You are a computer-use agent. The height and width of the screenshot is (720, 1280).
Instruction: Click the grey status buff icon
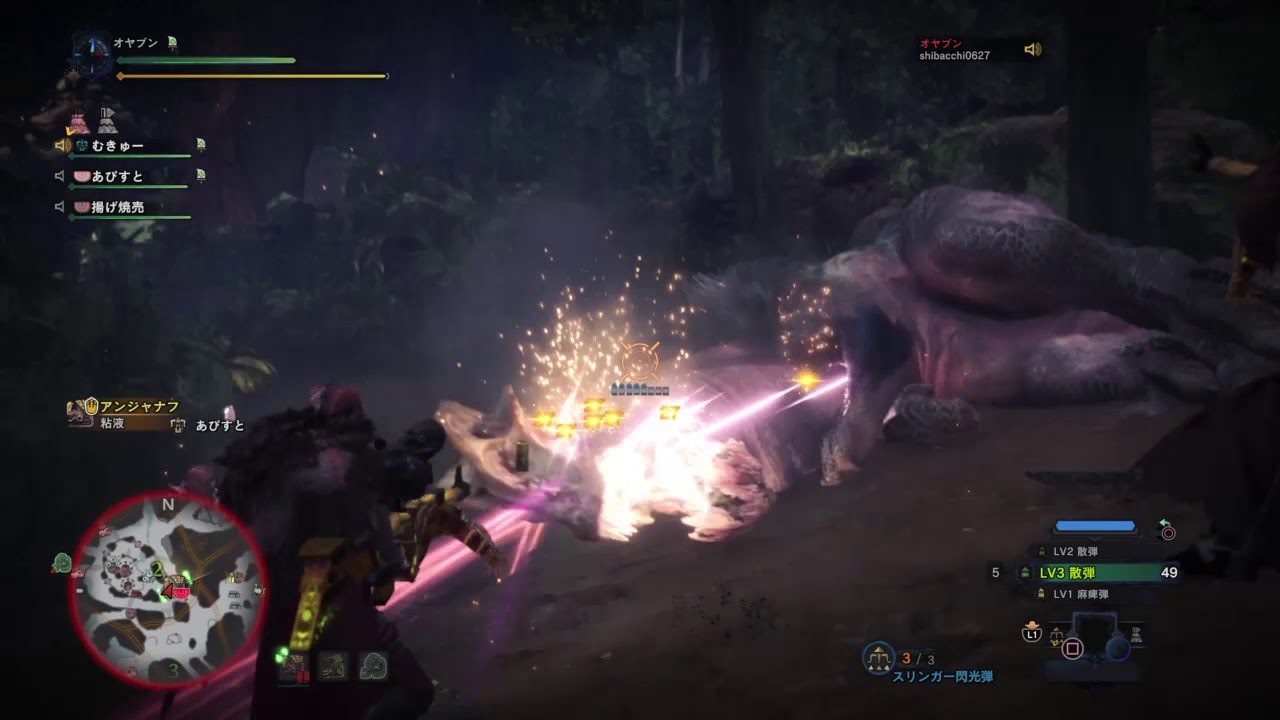pyautogui.click(x=107, y=122)
